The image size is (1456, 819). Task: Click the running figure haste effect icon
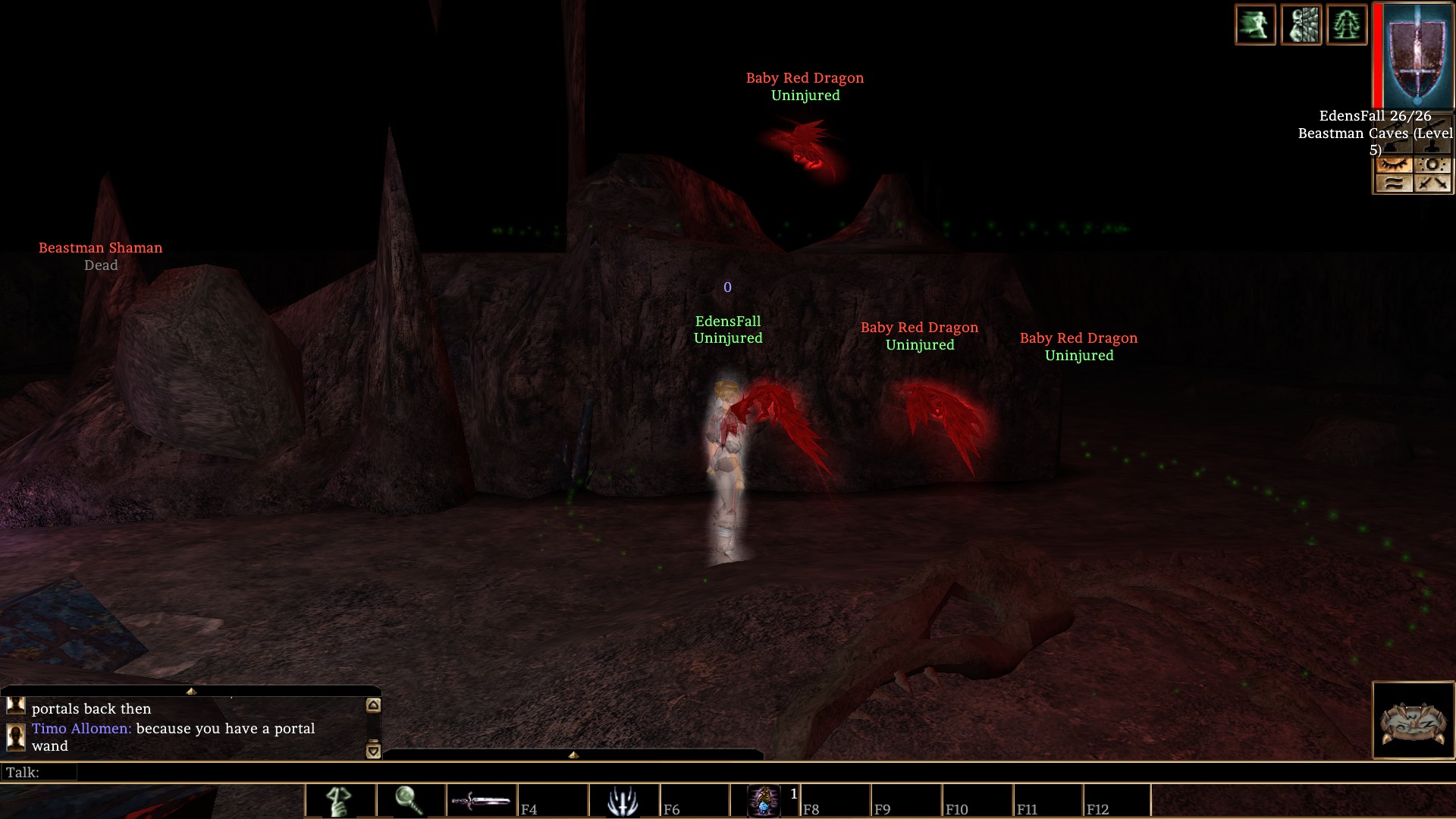pyautogui.click(x=1255, y=25)
